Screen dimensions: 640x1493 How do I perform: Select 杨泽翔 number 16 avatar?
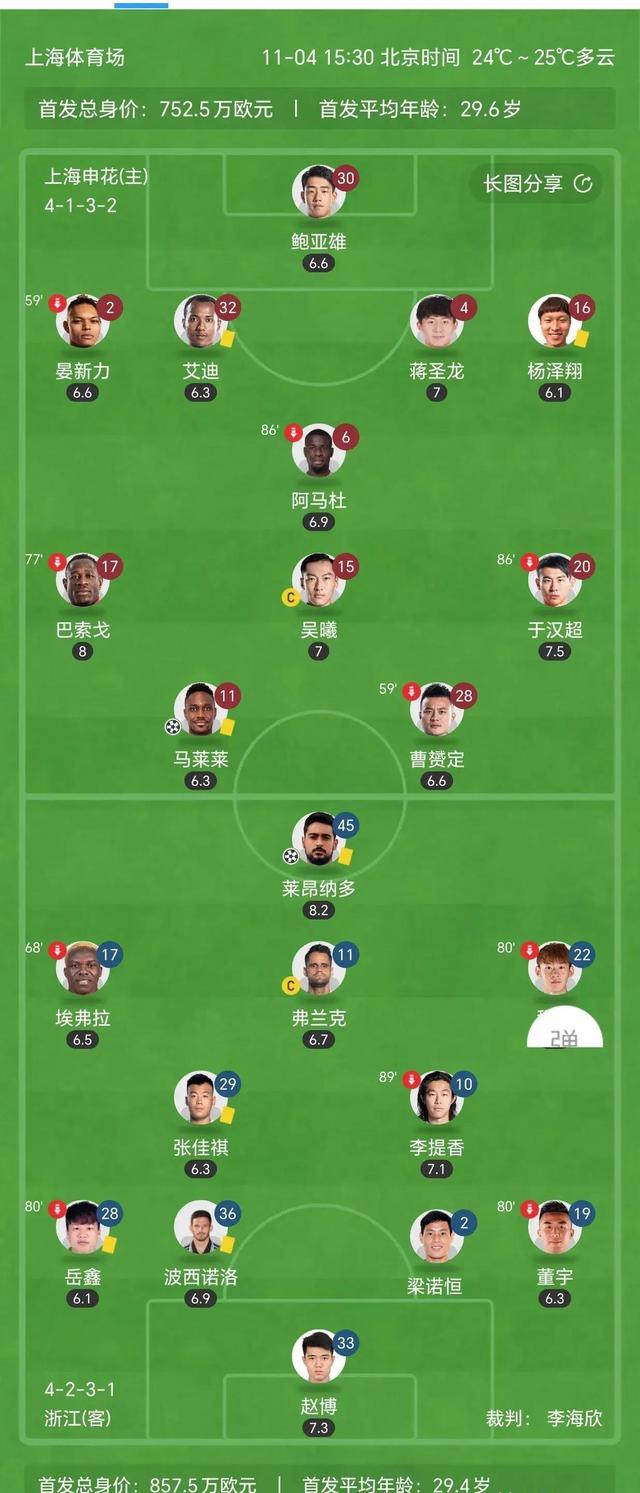pyautogui.click(x=554, y=321)
